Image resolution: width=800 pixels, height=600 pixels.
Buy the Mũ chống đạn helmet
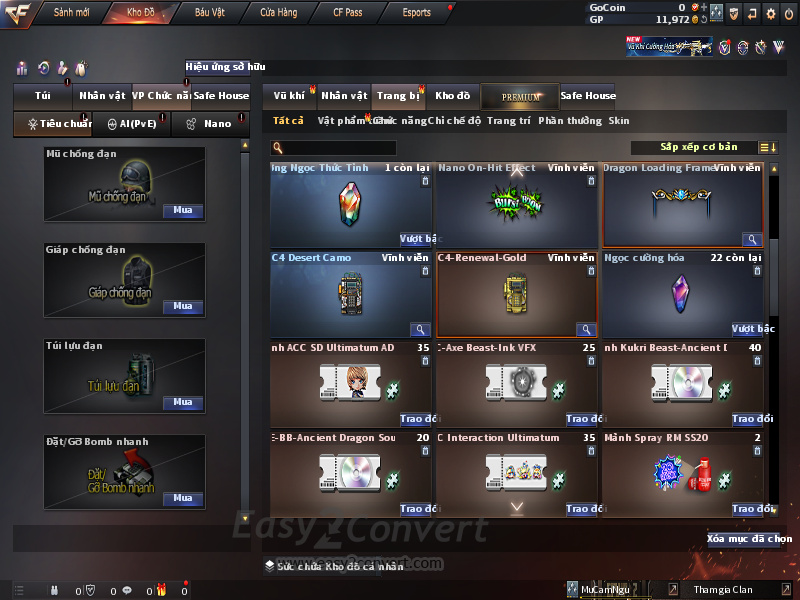(x=182, y=211)
